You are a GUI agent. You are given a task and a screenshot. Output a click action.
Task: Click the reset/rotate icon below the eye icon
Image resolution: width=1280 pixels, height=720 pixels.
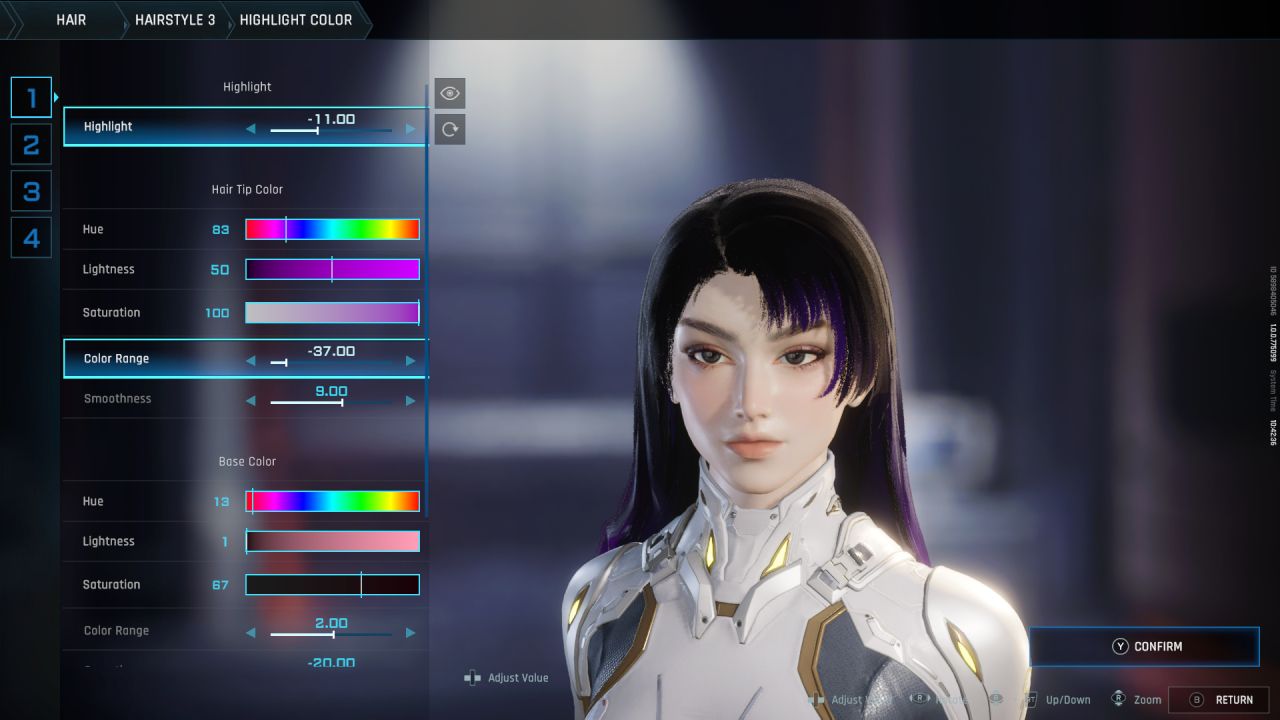point(449,129)
